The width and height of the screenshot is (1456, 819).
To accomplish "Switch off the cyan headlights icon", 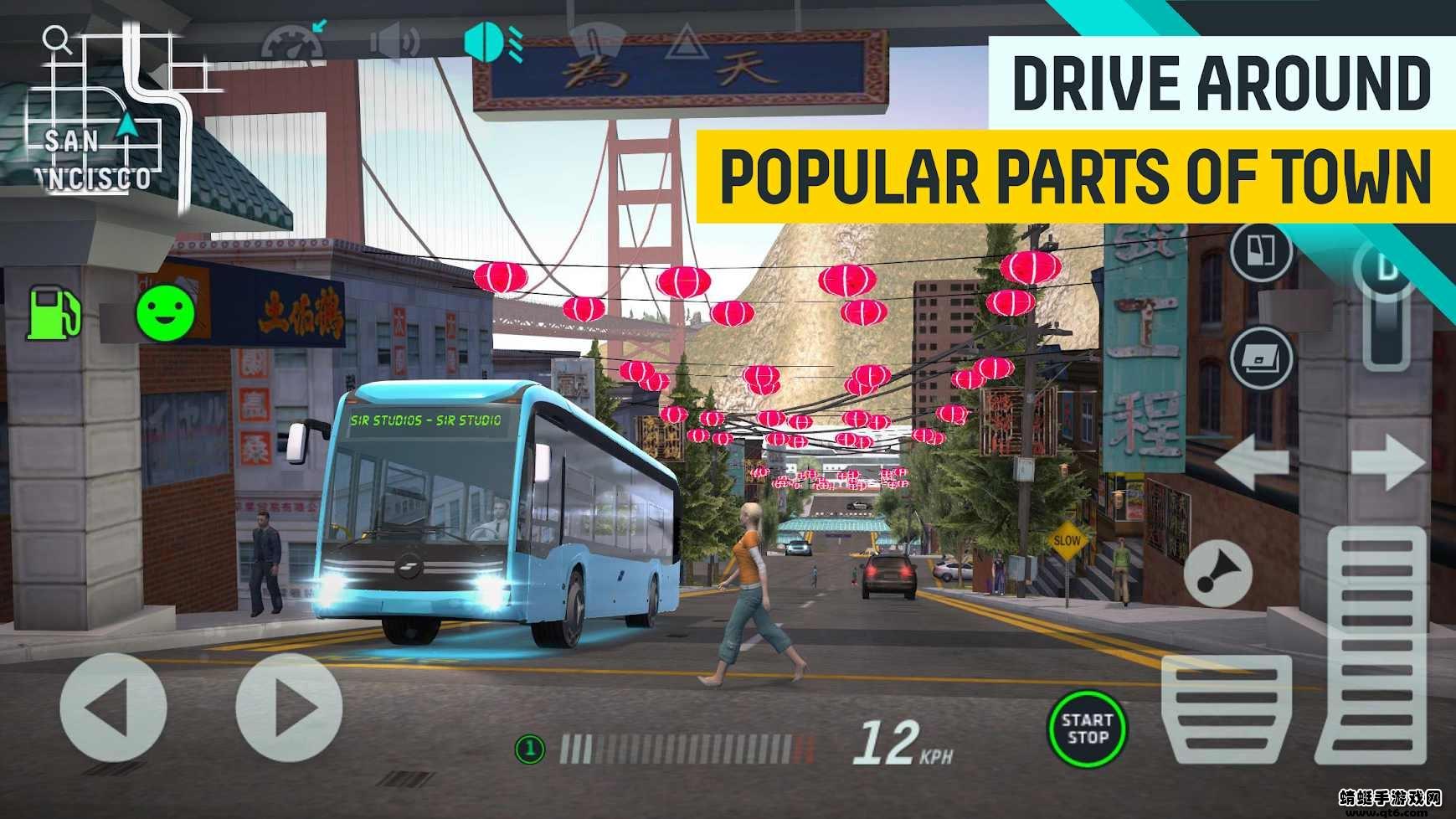I will [493, 41].
